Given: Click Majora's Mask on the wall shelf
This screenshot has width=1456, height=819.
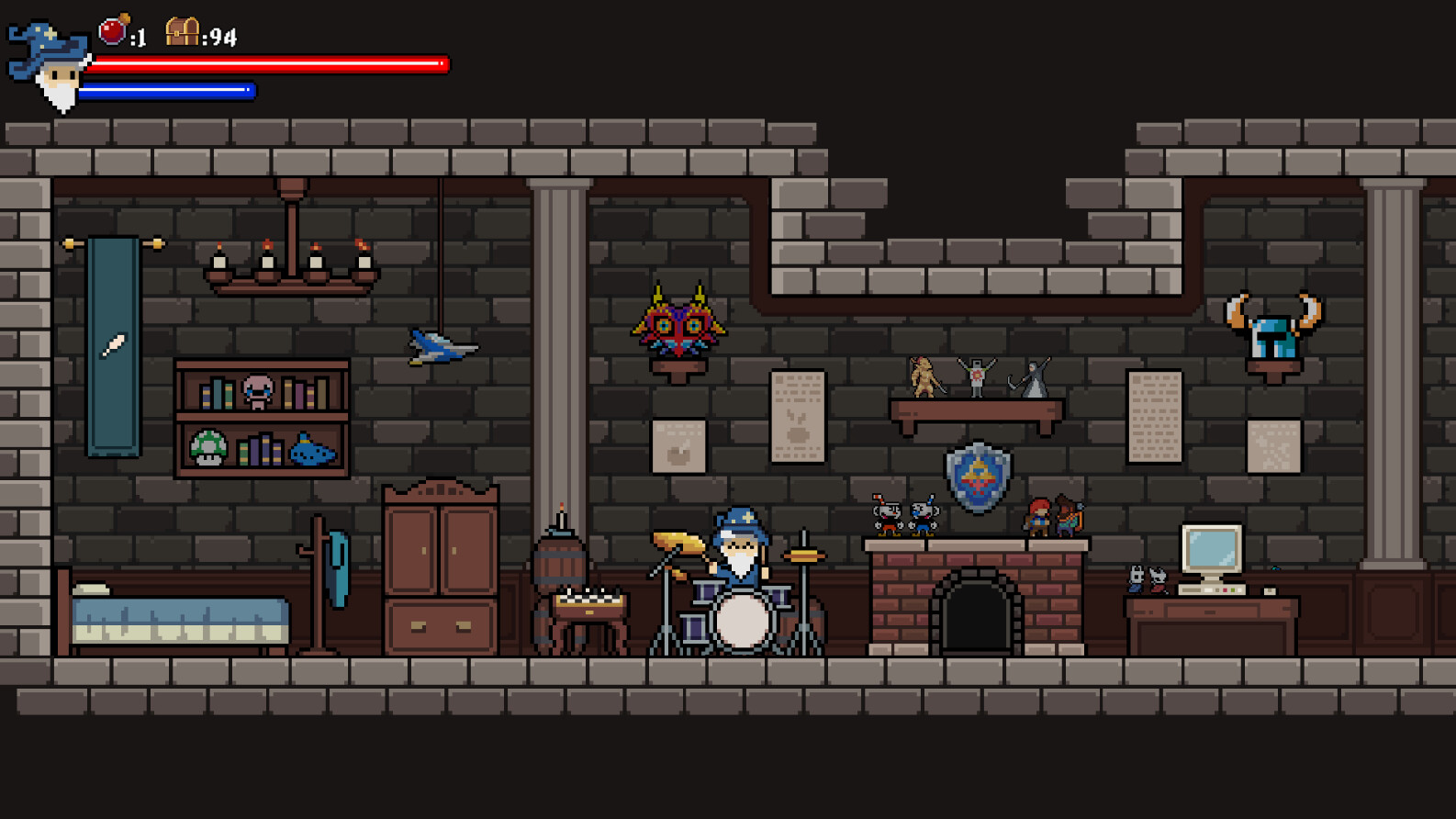Looking at the screenshot, I should (x=678, y=321).
